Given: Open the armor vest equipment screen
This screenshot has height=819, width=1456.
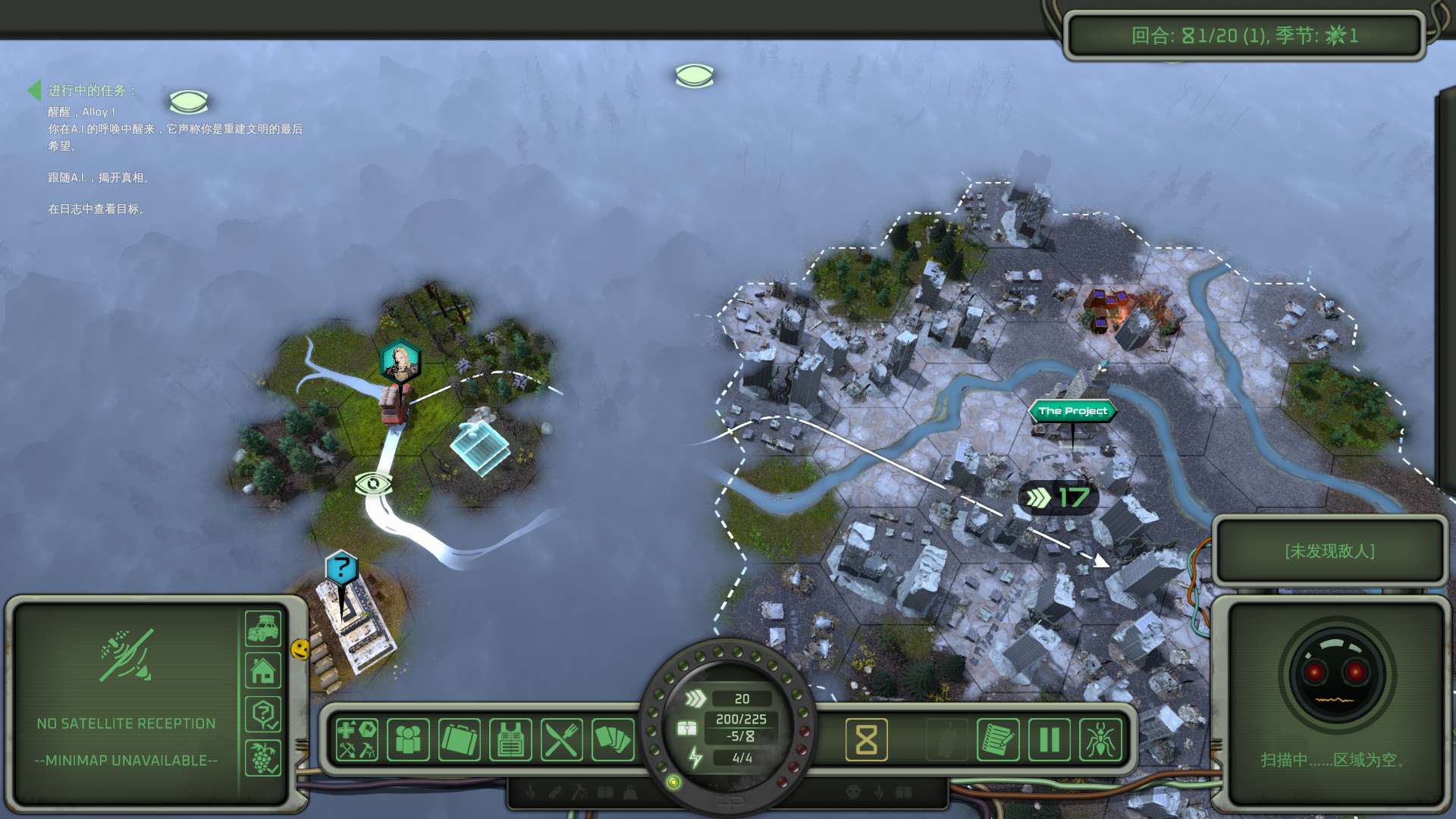Looking at the screenshot, I should pos(510,739).
